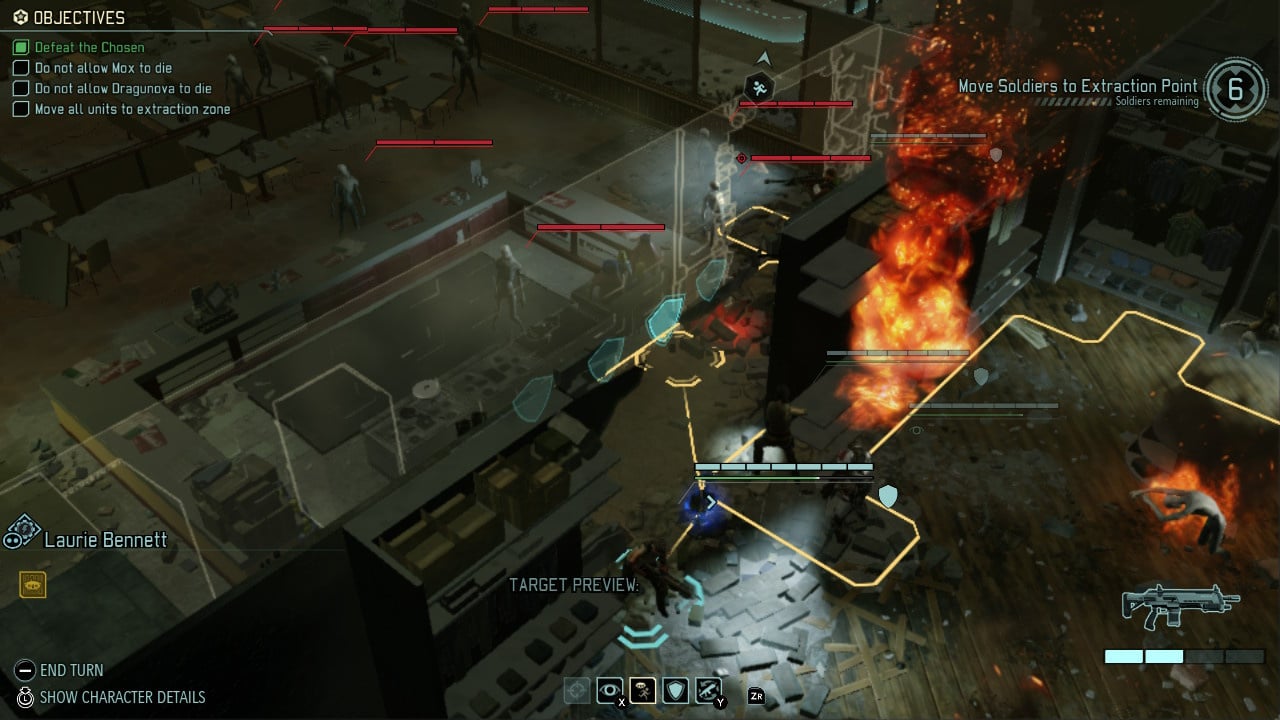The image size is (1280, 720).
Task: Click the yellow ammo perk icon
Action: pos(33,584)
